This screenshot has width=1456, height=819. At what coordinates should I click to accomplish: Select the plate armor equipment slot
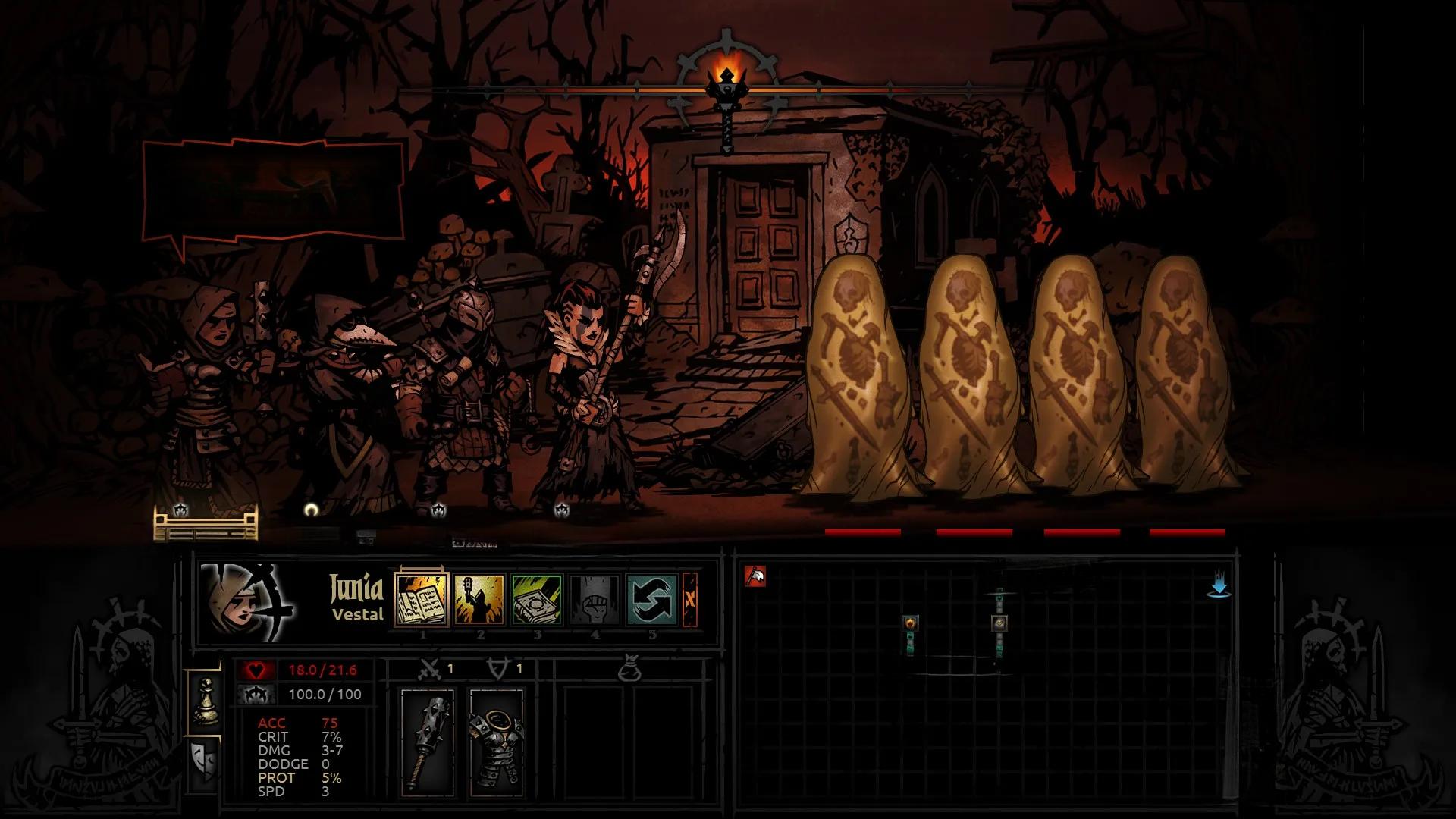(x=496, y=739)
